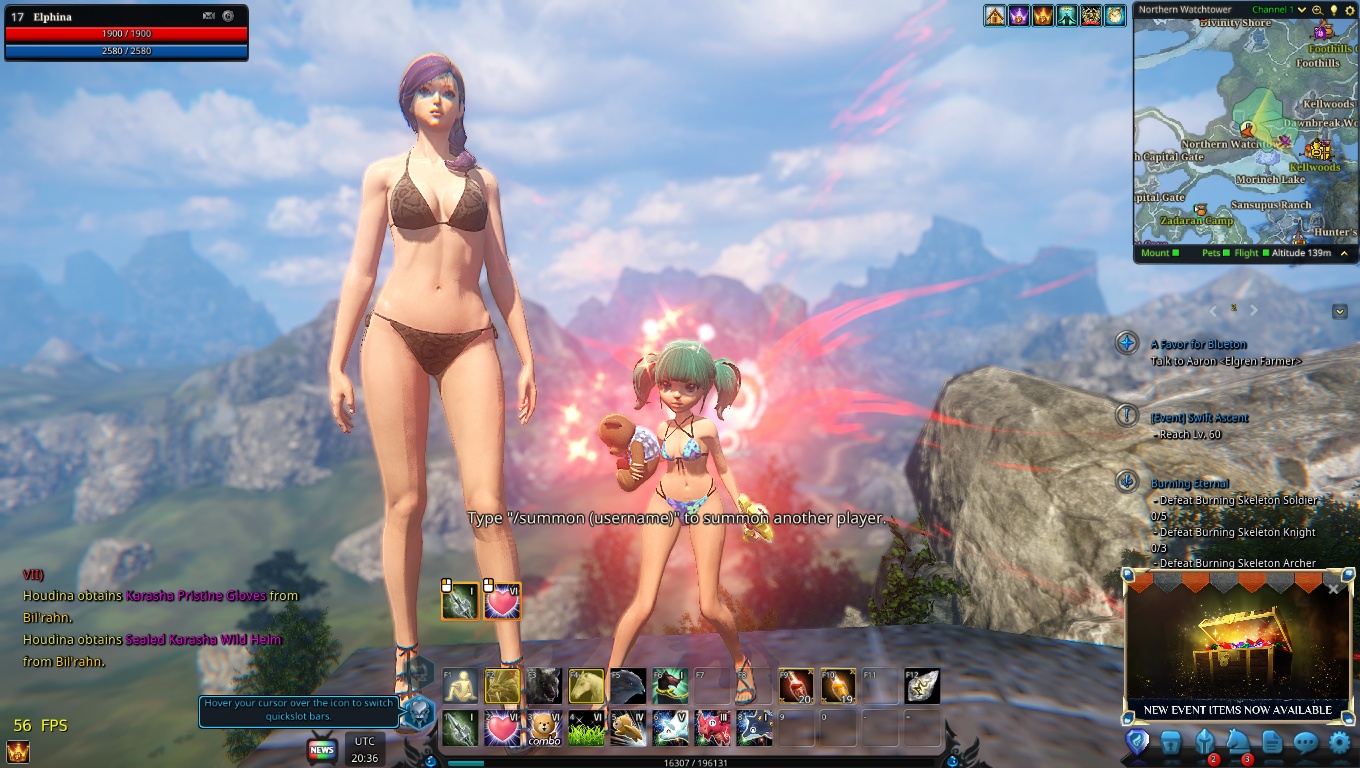Viewport: 1360px width, 768px height.
Task: Summon the horse mount in F4 slot
Action: click(x=586, y=686)
